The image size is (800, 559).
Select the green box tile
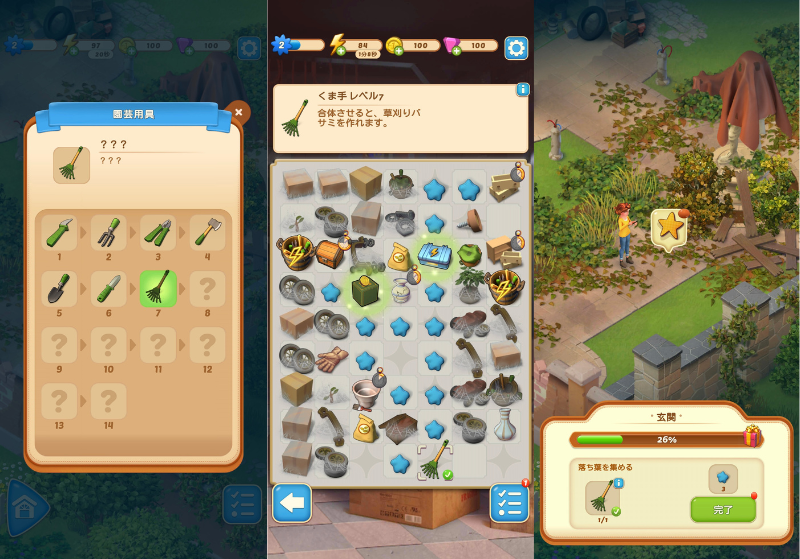tap(365, 290)
